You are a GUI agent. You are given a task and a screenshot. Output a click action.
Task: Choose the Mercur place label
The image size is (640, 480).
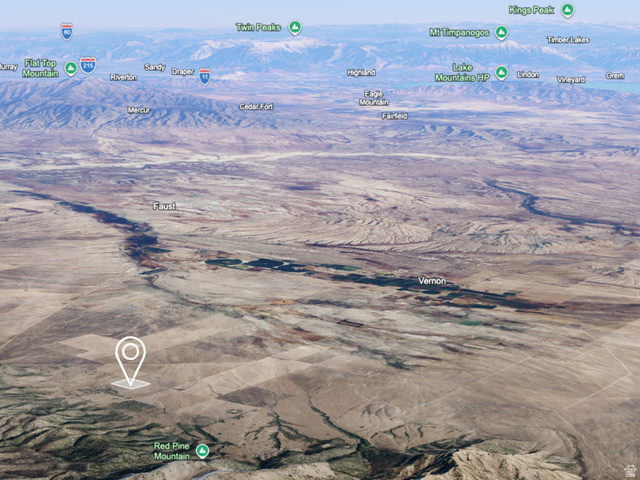coord(139,110)
